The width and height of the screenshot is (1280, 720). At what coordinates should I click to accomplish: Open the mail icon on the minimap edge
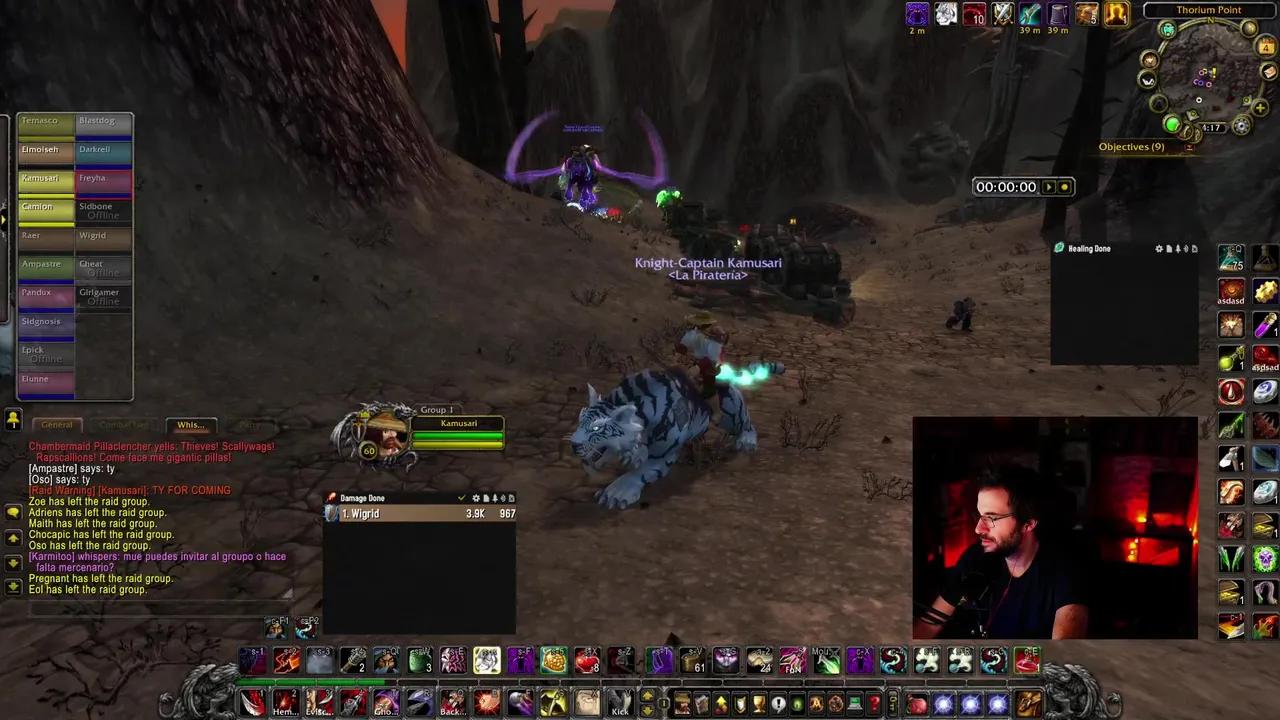coord(1269,72)
